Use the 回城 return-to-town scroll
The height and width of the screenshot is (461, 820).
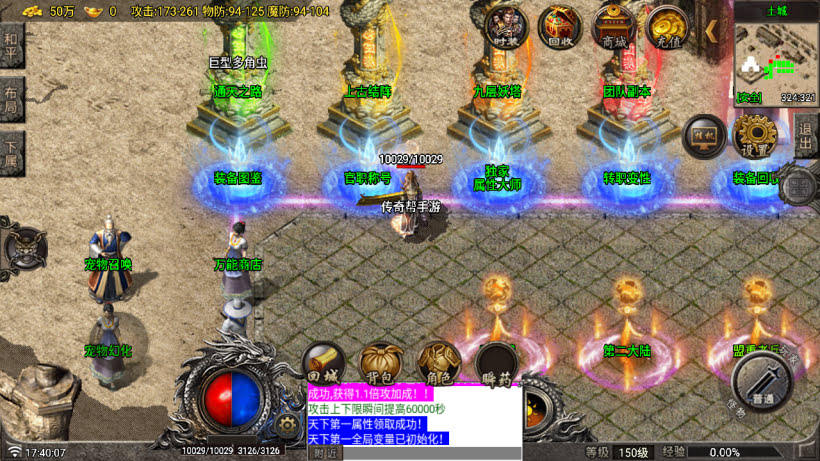click(x=325, y=364)
